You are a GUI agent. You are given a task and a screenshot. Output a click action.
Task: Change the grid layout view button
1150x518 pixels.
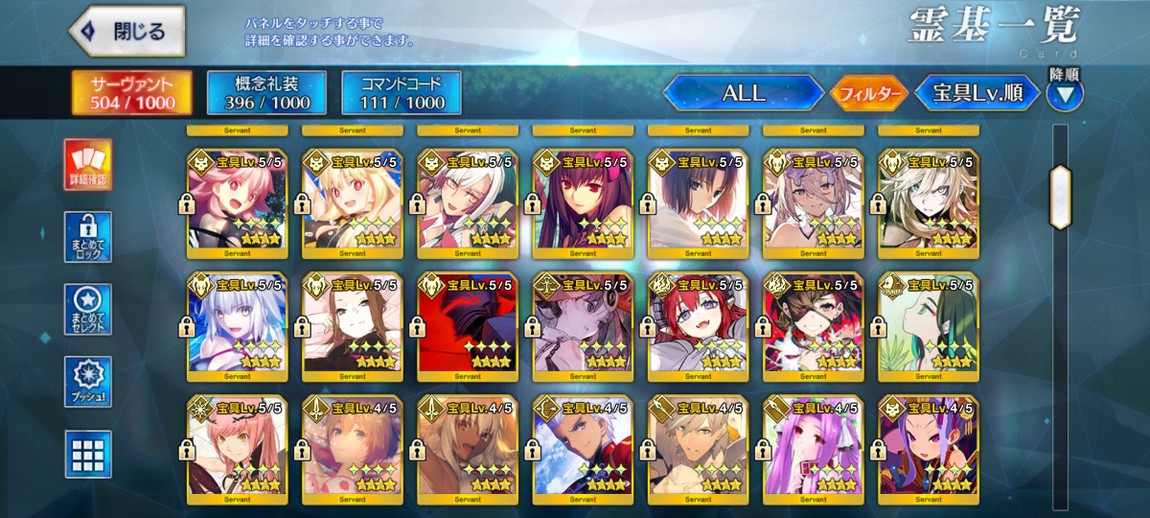click(x=88, y=454)
